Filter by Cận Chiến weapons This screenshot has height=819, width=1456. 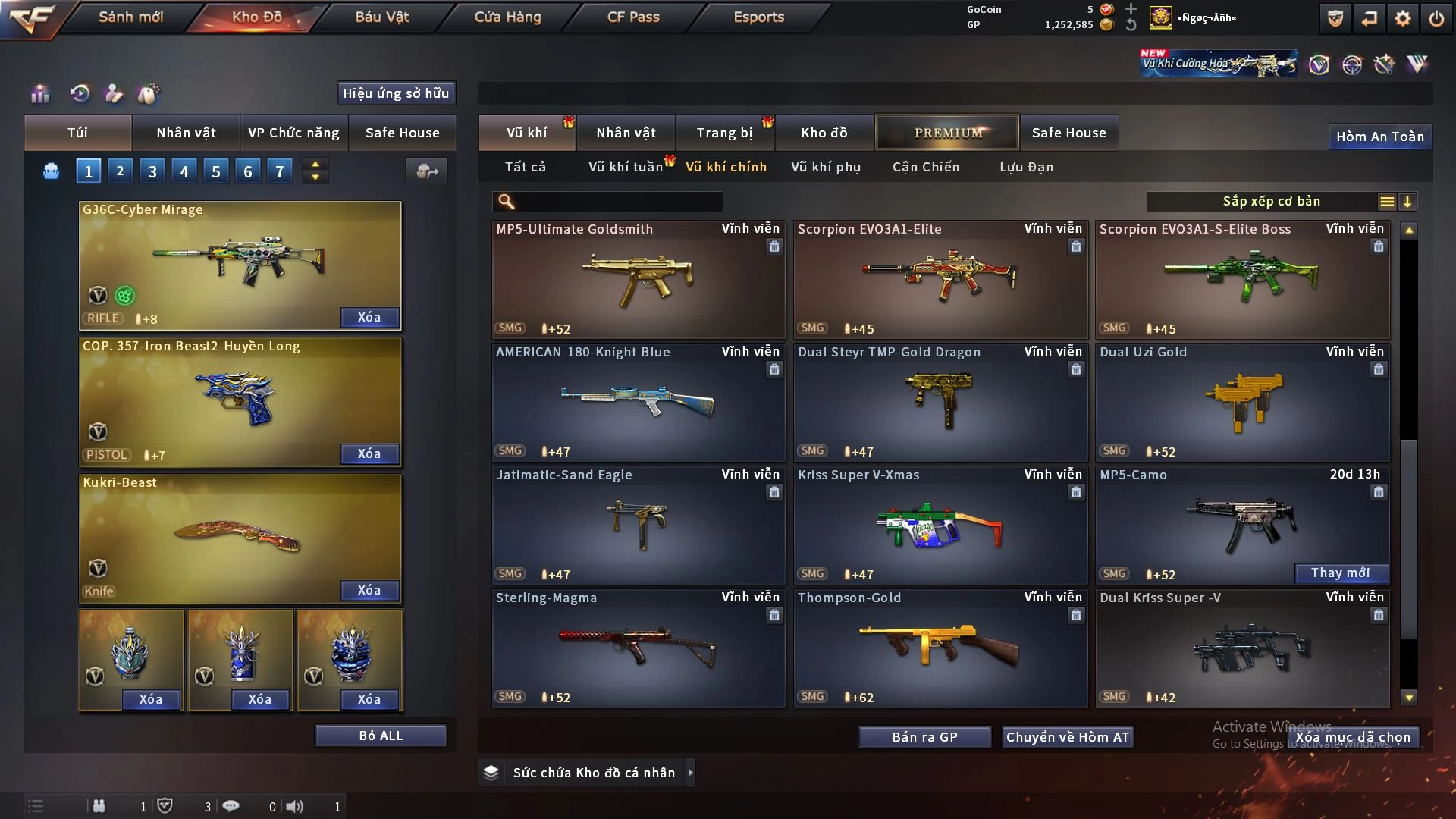click(x=926, y=167)
